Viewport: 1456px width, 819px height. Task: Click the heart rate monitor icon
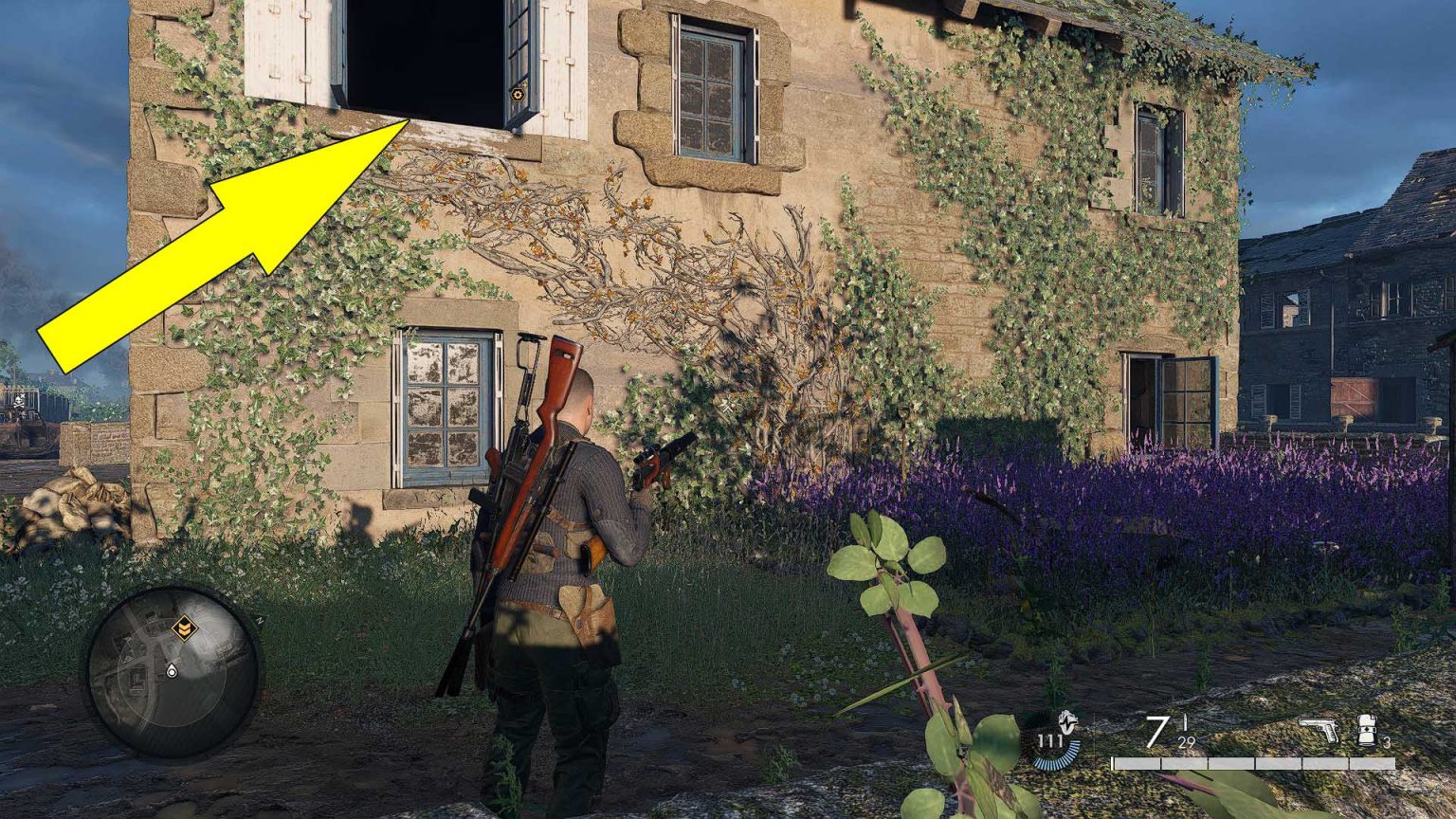point(1065,723)
